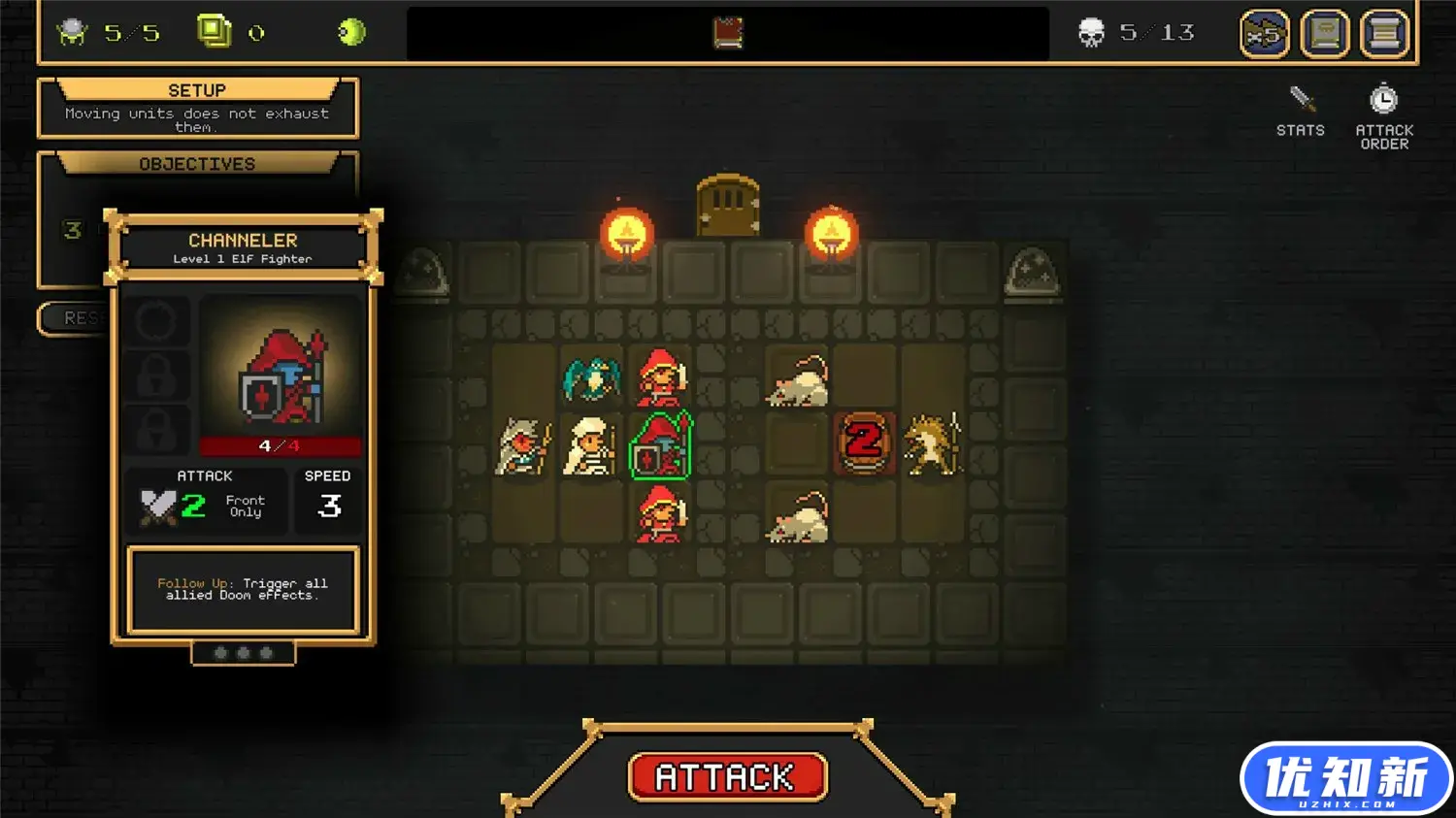The image size is (1456, 818).
Task: Click the red book icon in top bar
Action: coord(728,33)
